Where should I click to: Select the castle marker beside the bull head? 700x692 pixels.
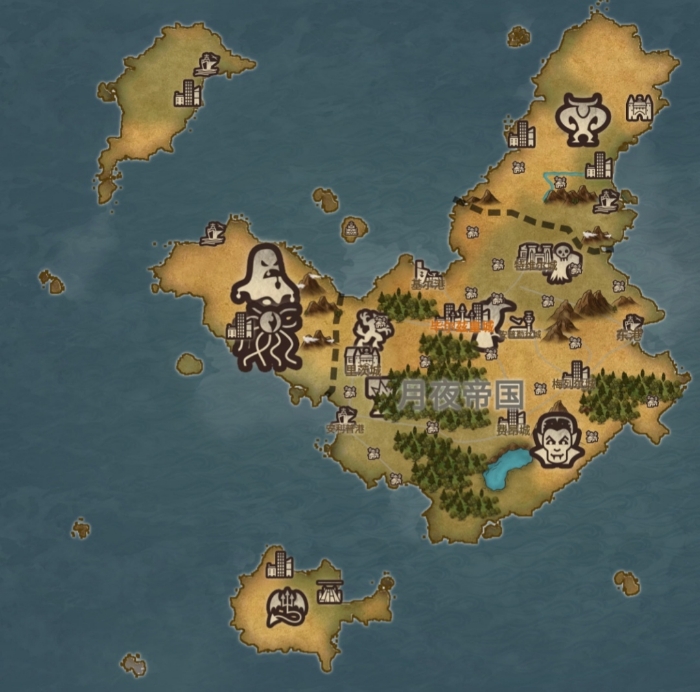[639, 107]
